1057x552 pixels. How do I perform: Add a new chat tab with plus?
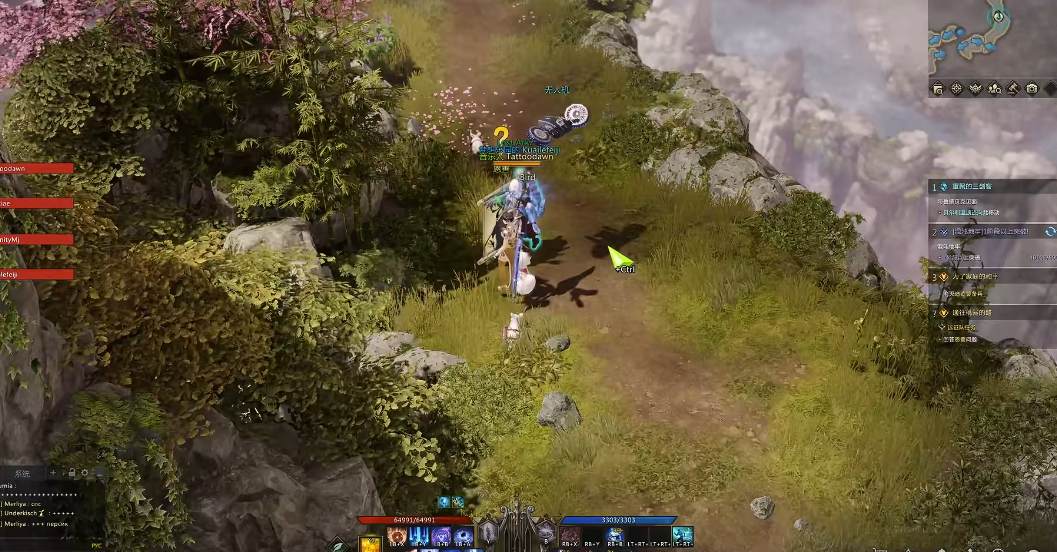[53, 472]
